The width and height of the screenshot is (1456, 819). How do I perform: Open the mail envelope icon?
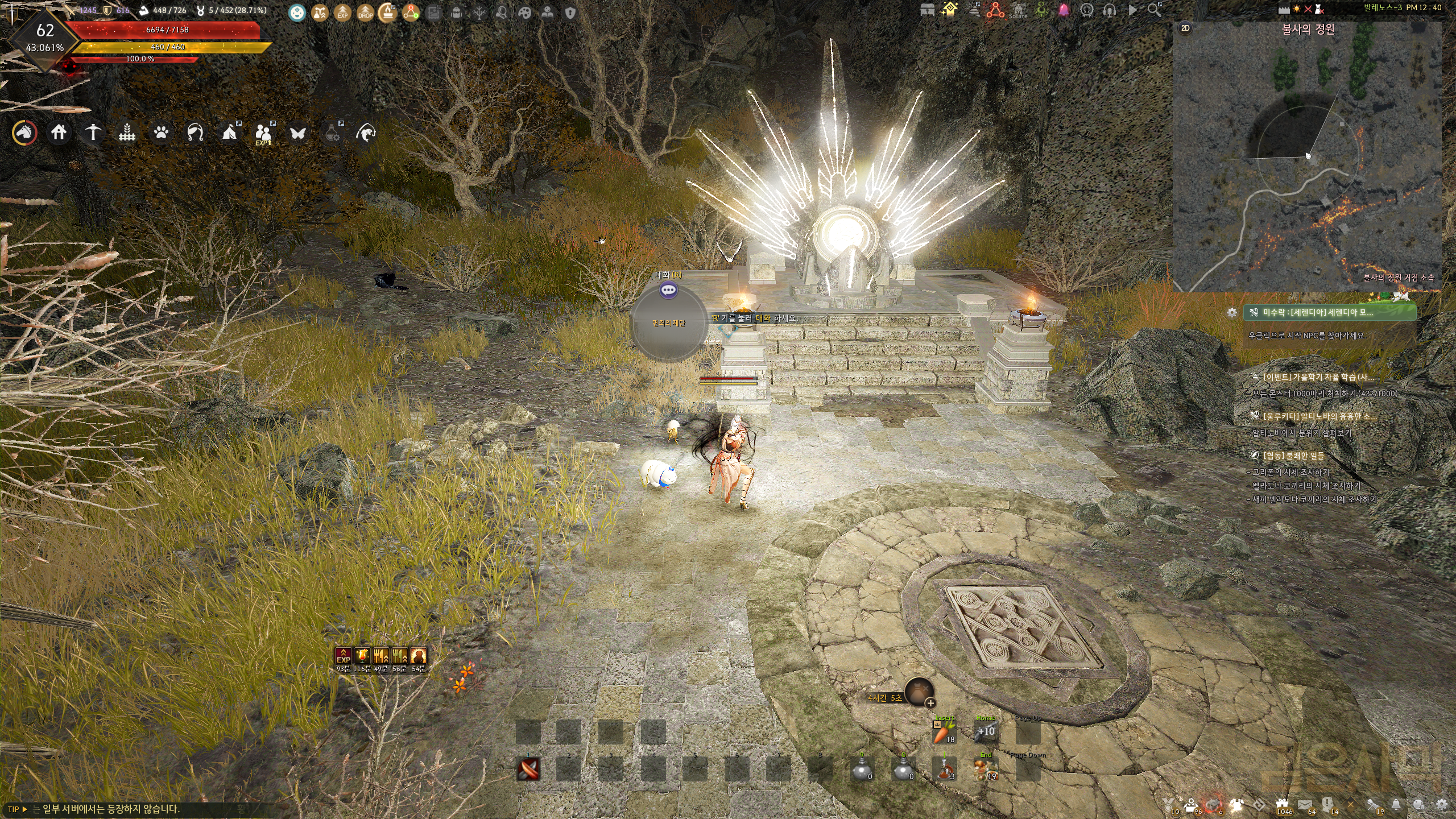click(x=1305, y=804)
